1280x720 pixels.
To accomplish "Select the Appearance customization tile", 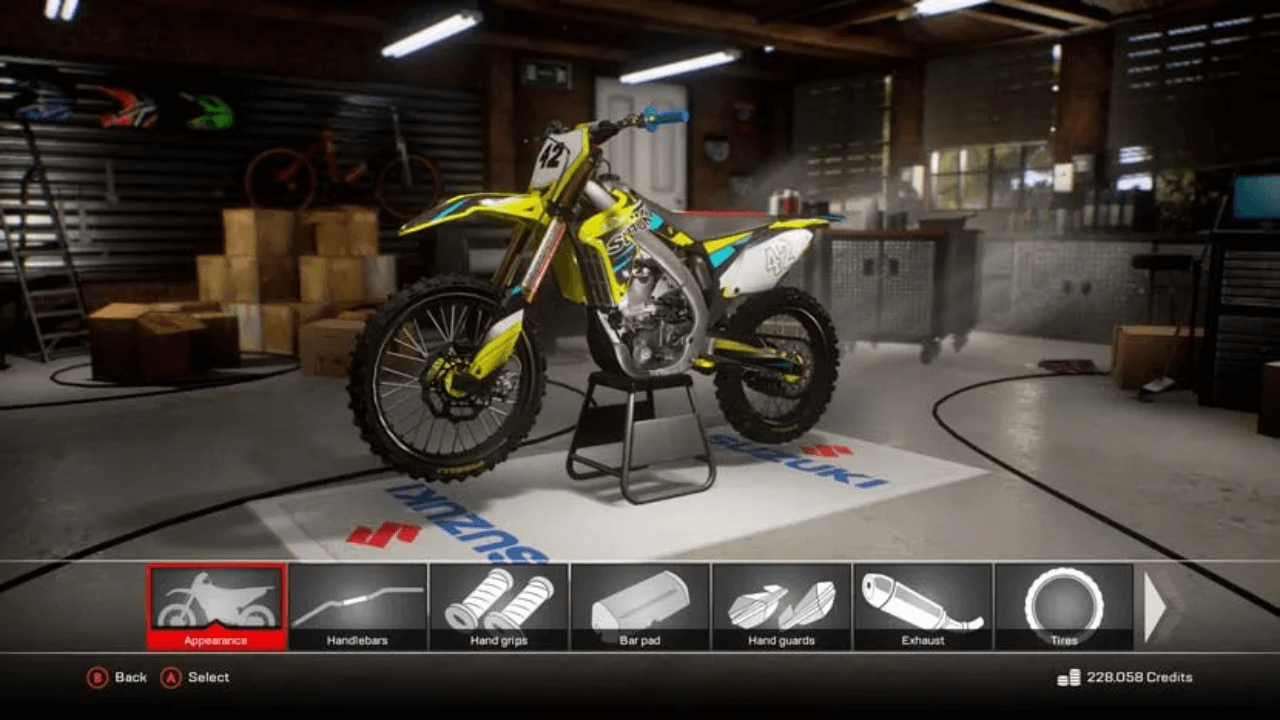I will pos(217,606).
